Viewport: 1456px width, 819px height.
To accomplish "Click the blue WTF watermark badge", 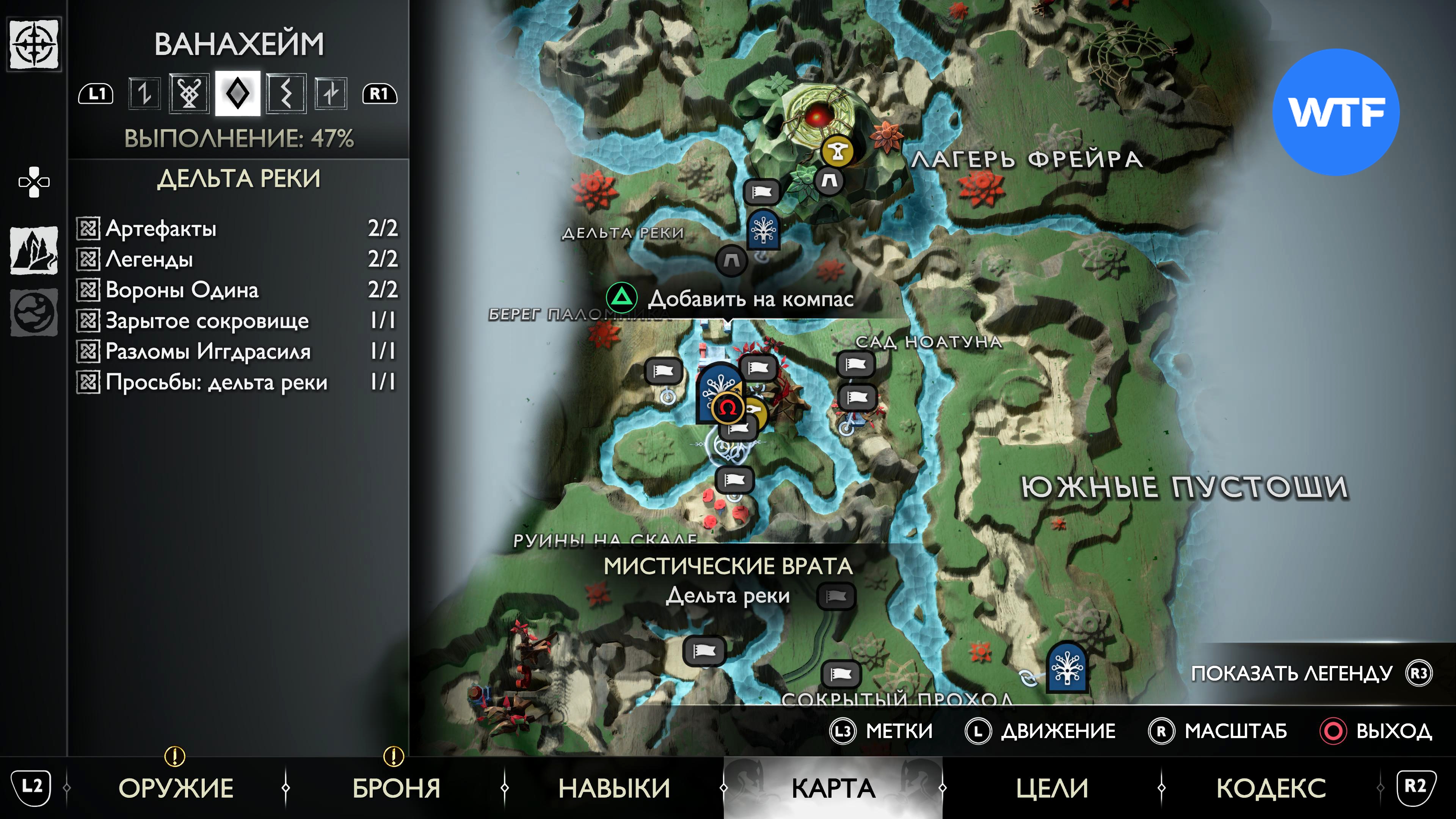I will click(1335, 112).
